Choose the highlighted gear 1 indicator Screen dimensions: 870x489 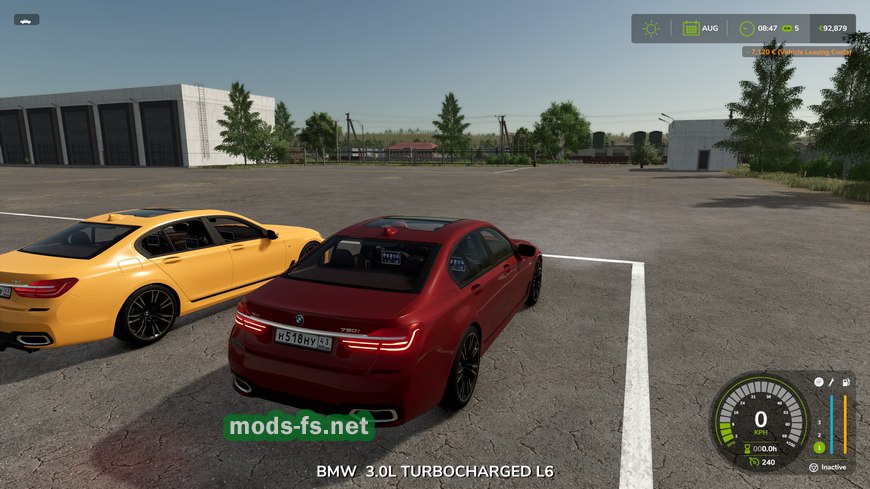click(x=818, y=447)
